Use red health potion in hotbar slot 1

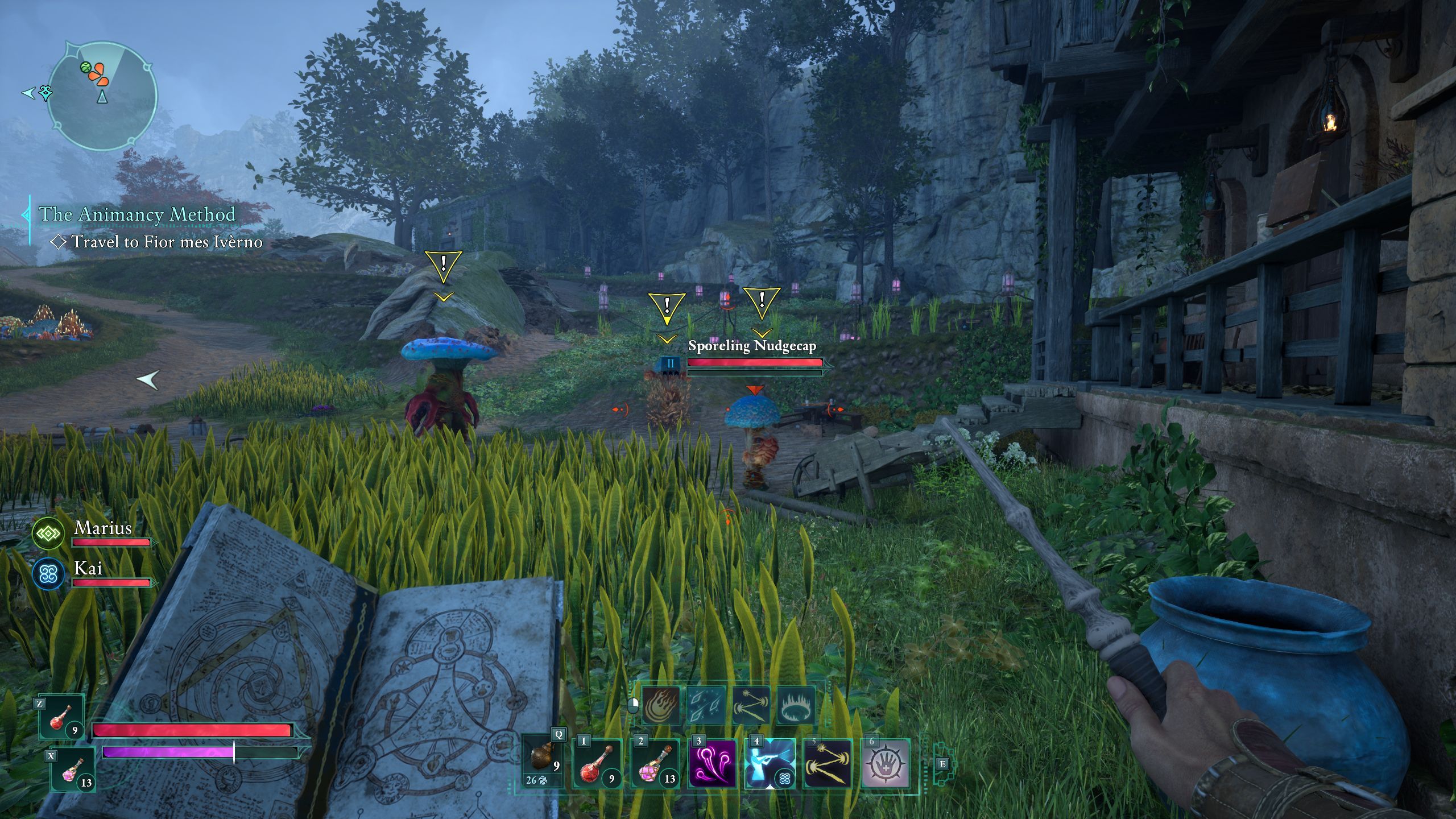pos(597,763)
